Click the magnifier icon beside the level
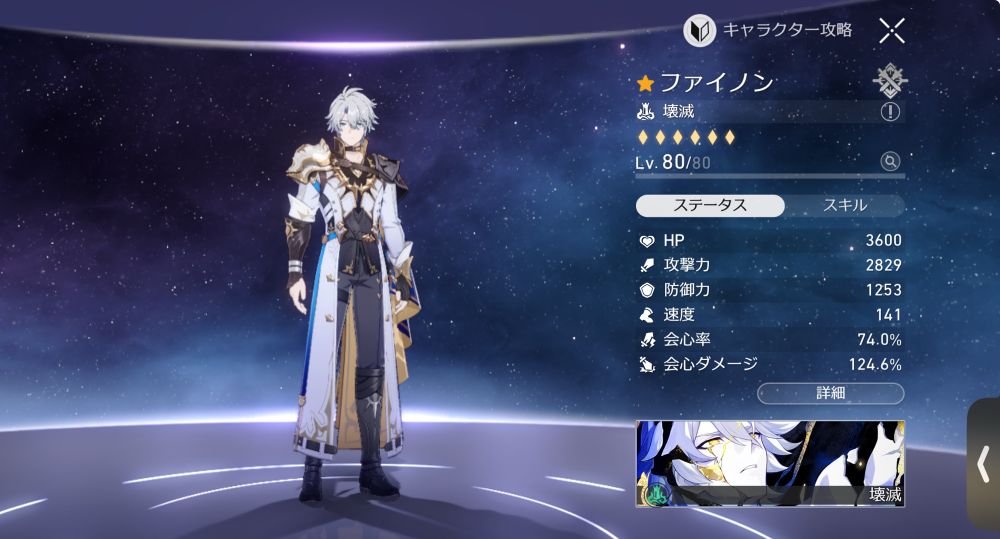 (x=890, y=161)
